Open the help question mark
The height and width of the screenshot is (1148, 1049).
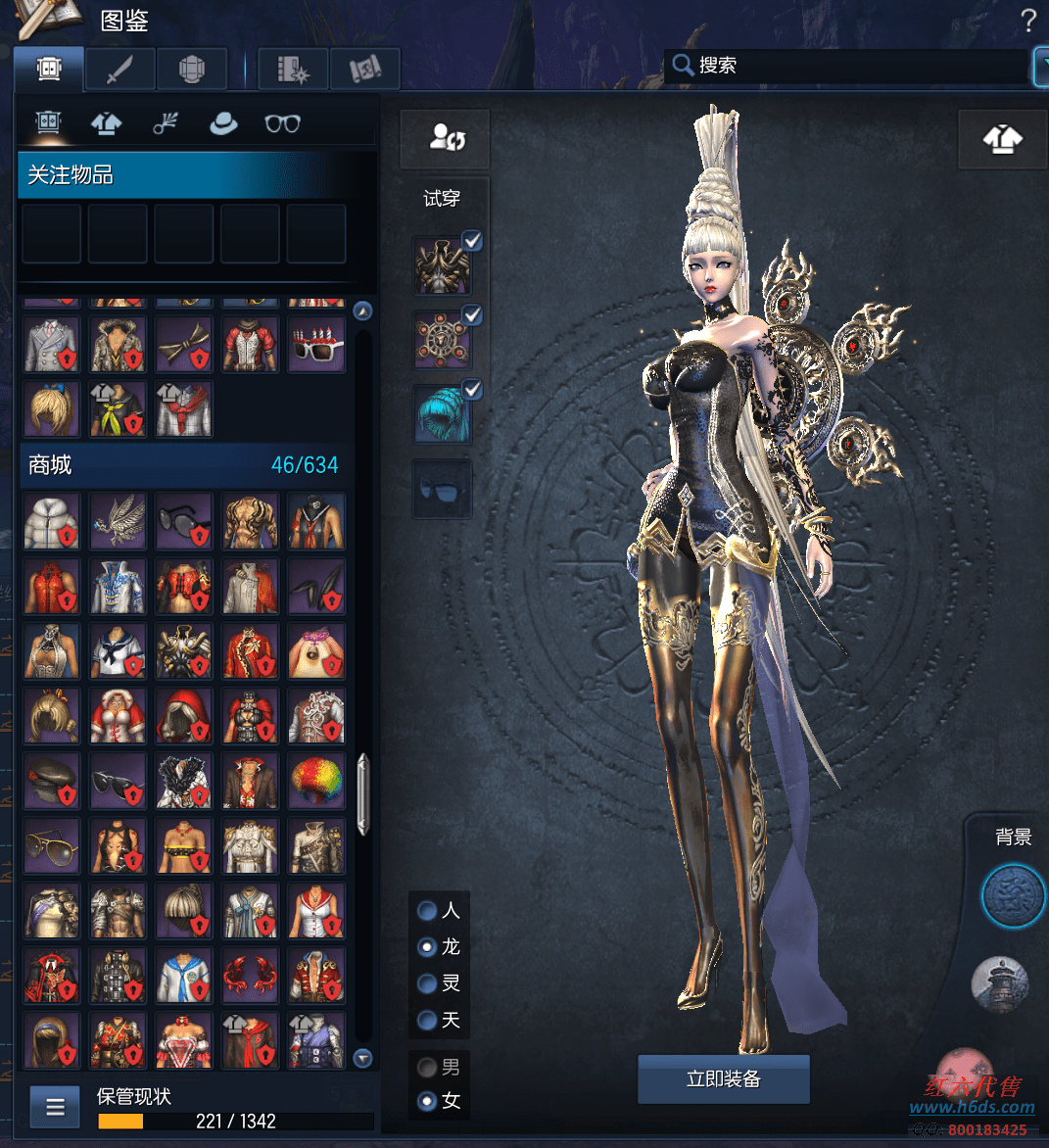(x=1027, y=21)
